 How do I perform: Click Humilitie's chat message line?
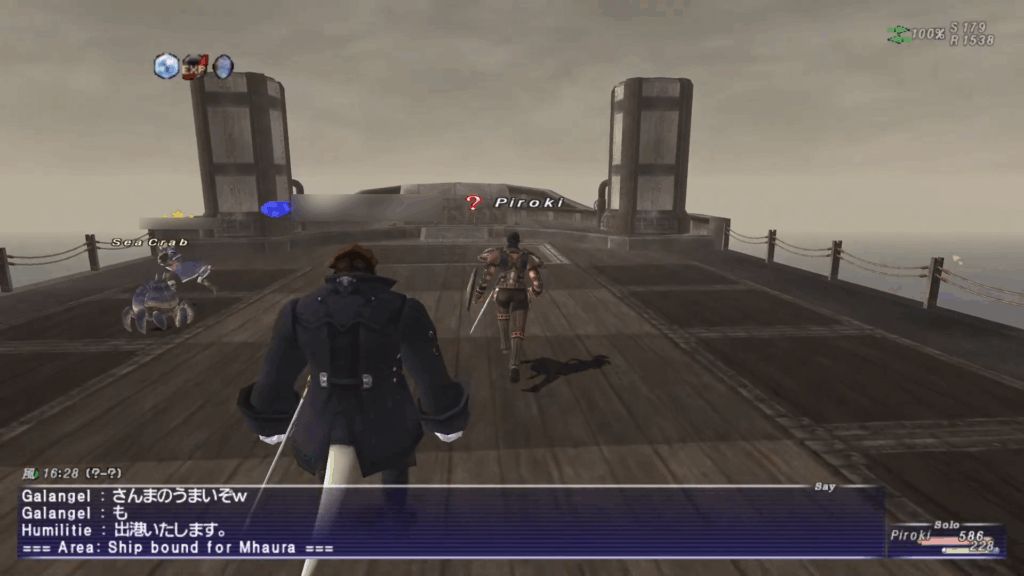click(x=125, y=530)
